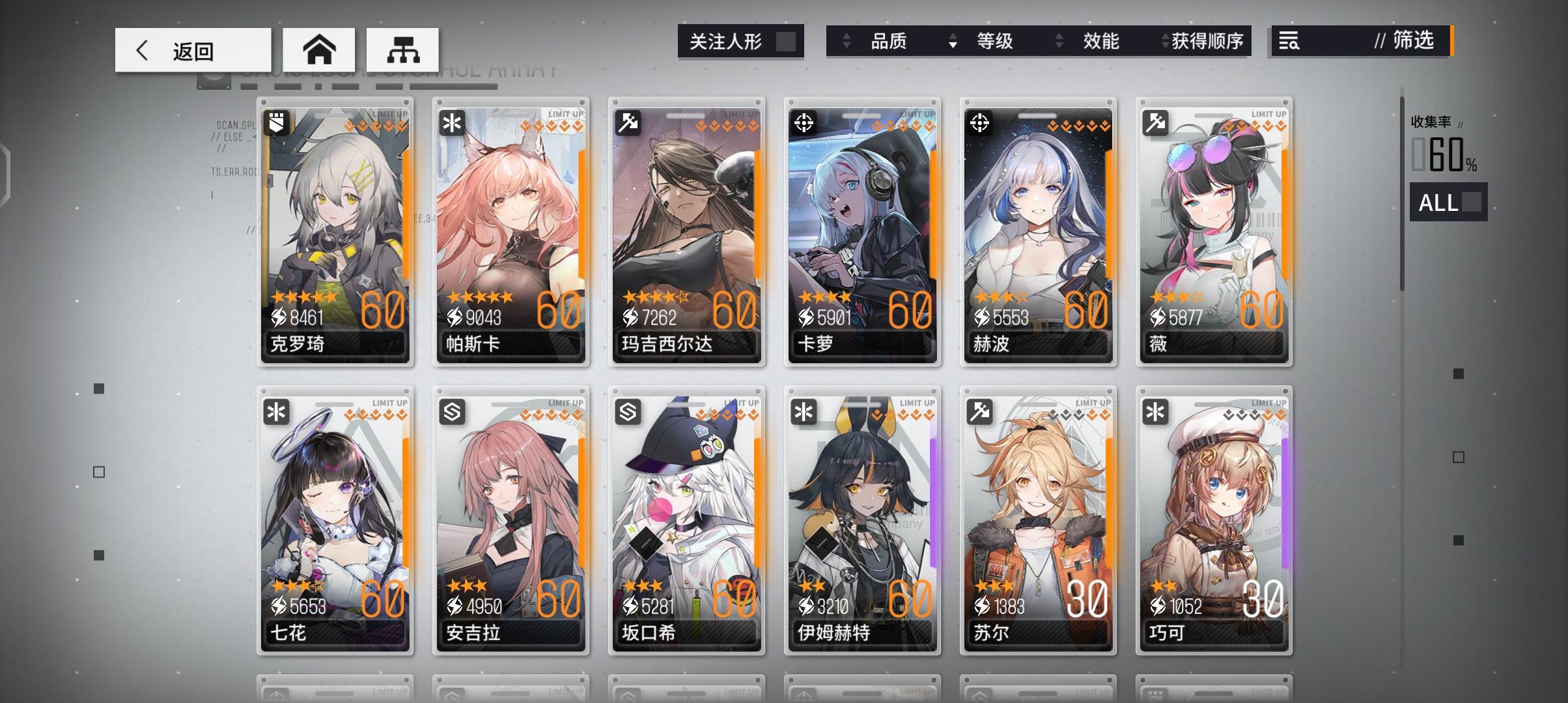Viewport: 1568px width, 703px height.
Task: Select the 获得顺序 sorting option
Action: 1210,41
